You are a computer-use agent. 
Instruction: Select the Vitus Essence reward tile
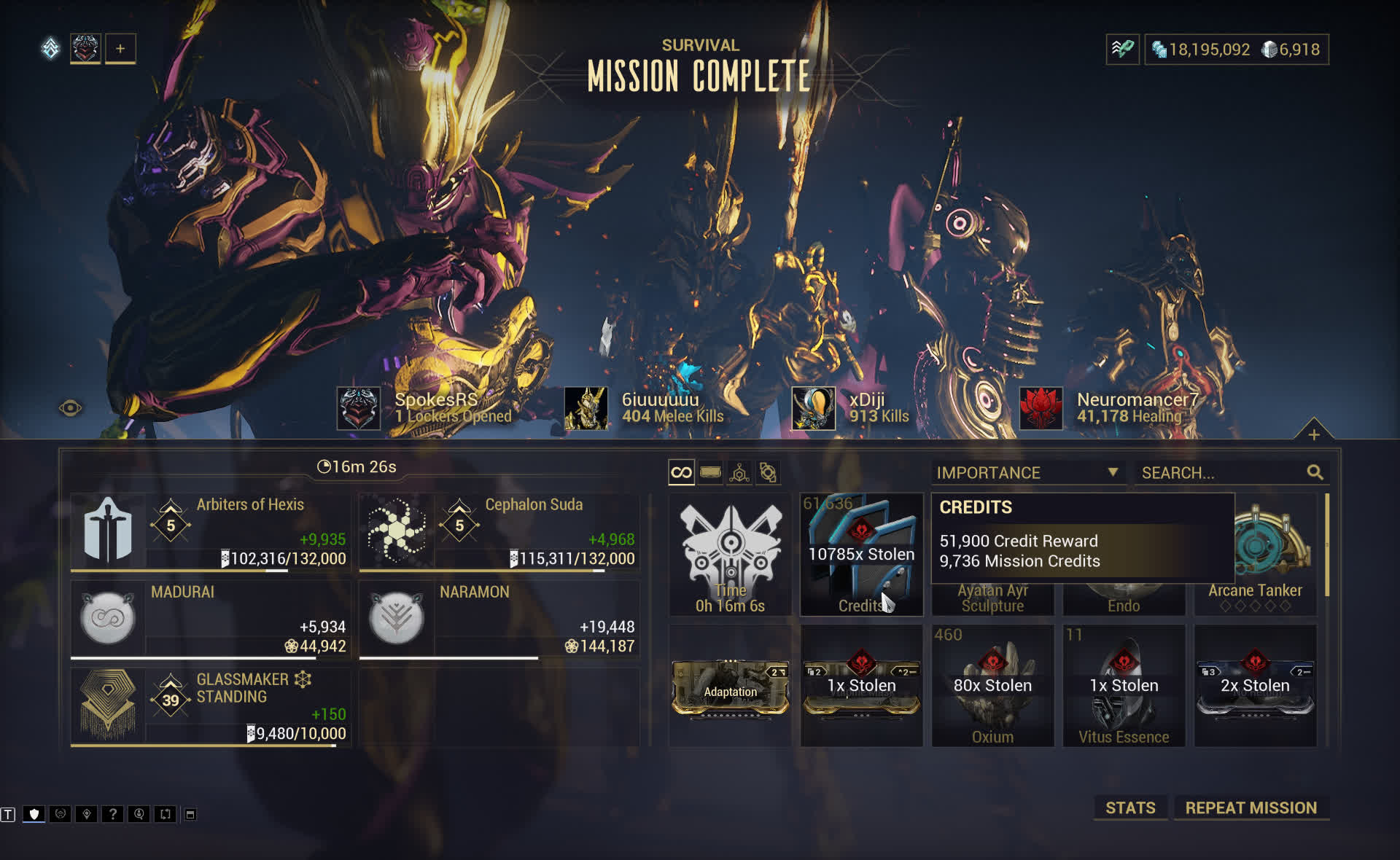click(1124, 685)
